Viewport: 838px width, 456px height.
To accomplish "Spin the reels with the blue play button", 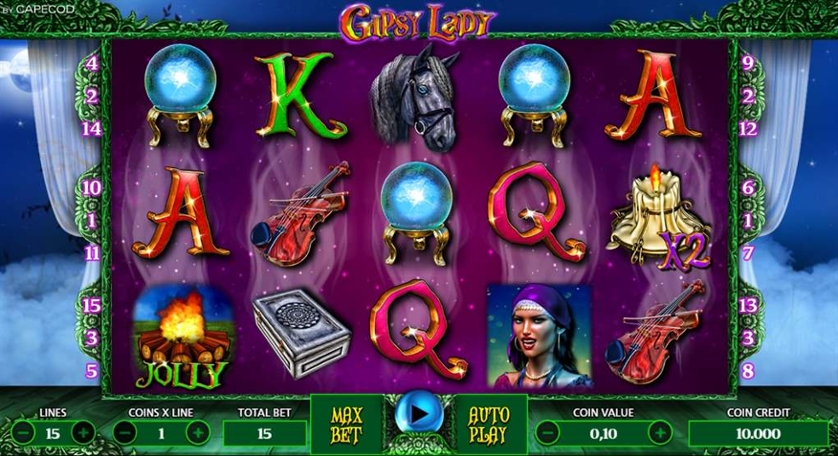I will pos(416,413).
